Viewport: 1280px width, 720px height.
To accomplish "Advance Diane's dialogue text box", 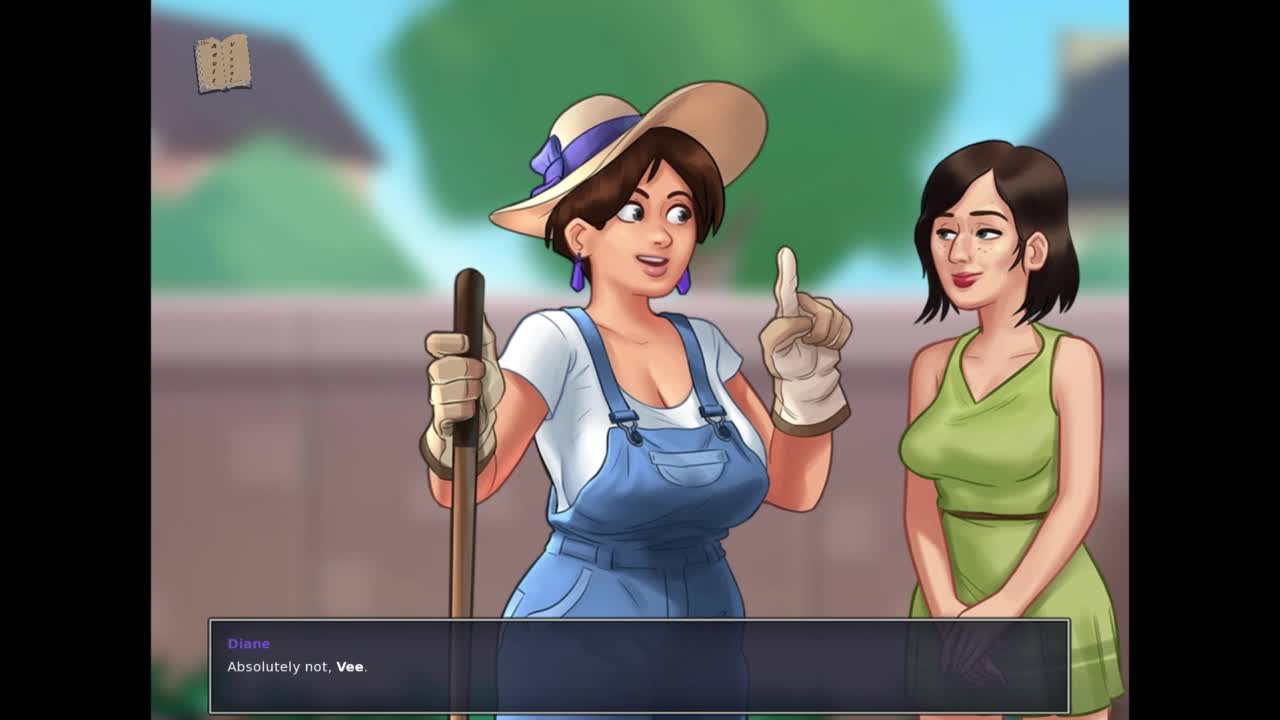I will 639,666.
